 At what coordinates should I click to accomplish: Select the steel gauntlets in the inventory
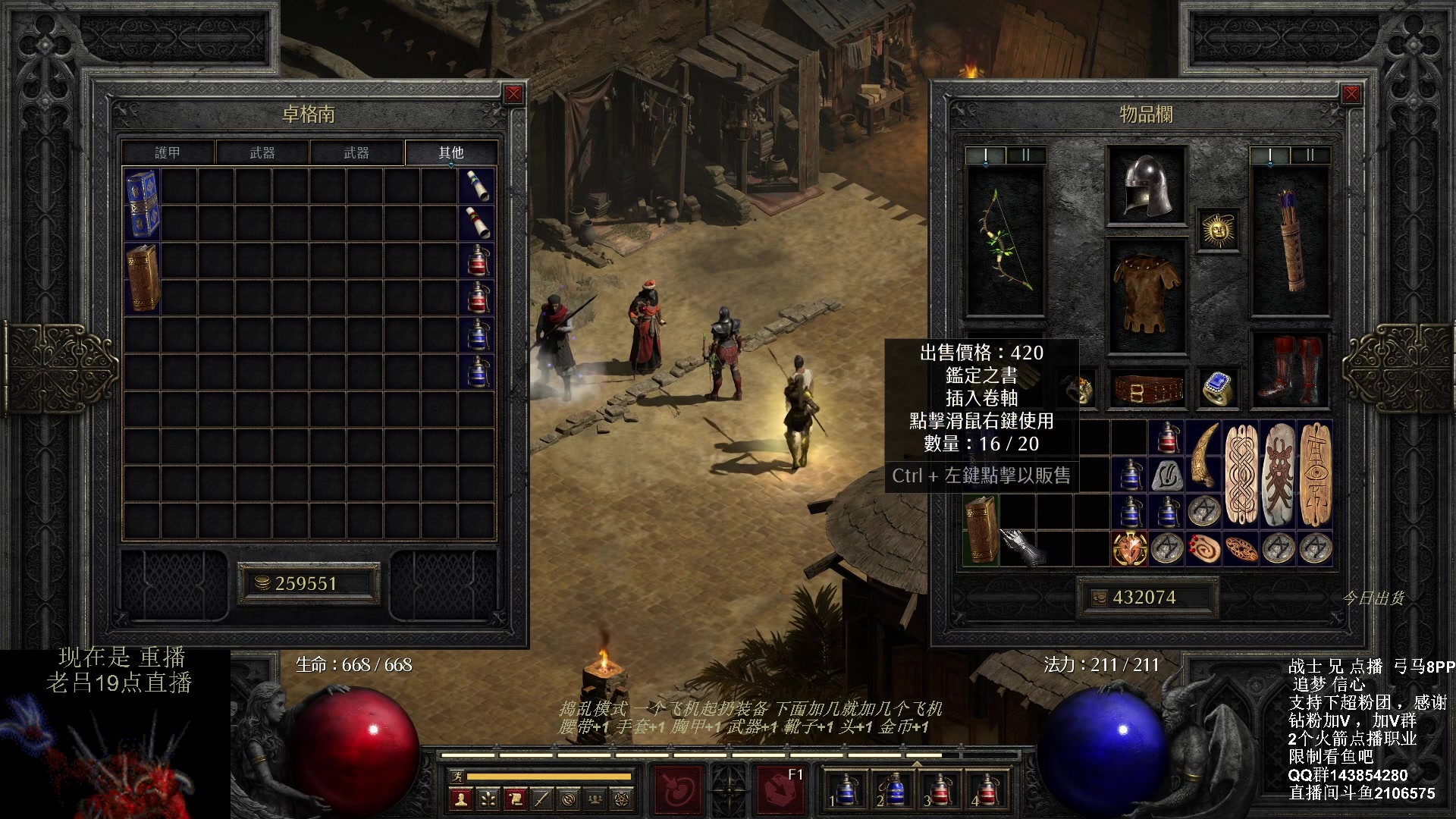tap(1021, 548)
